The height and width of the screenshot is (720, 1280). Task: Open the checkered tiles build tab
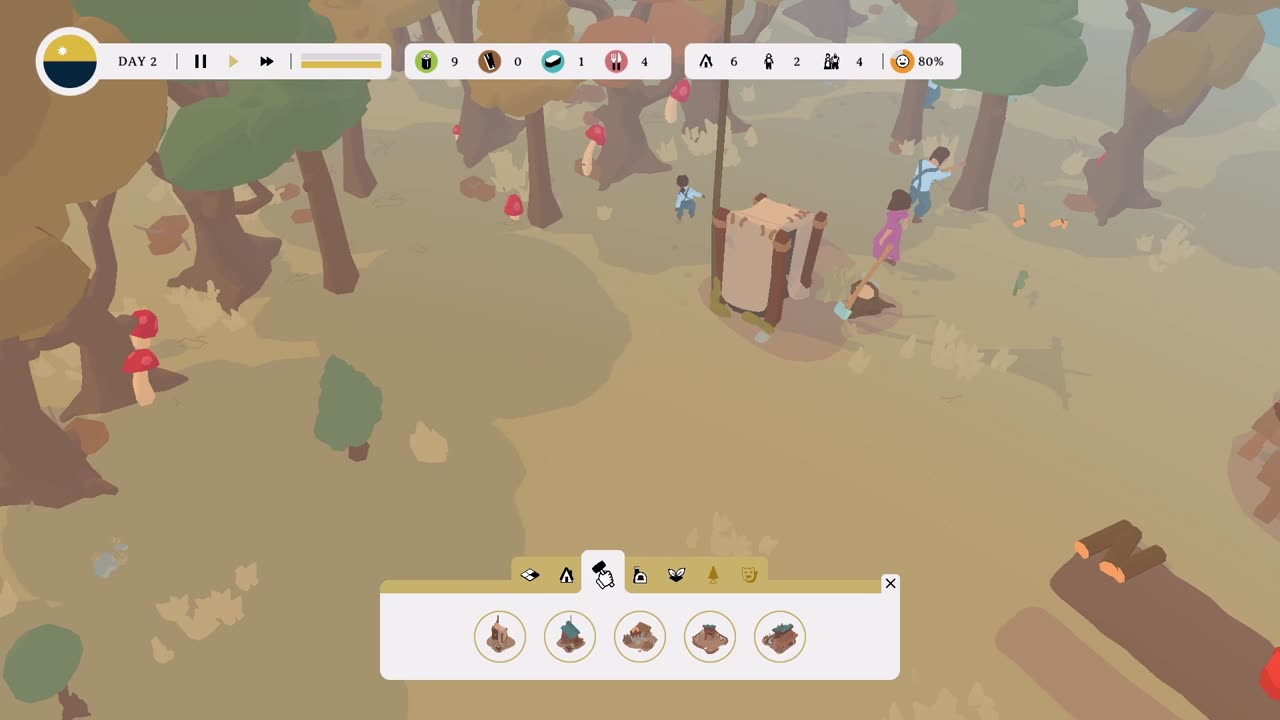tap(530, 575)
